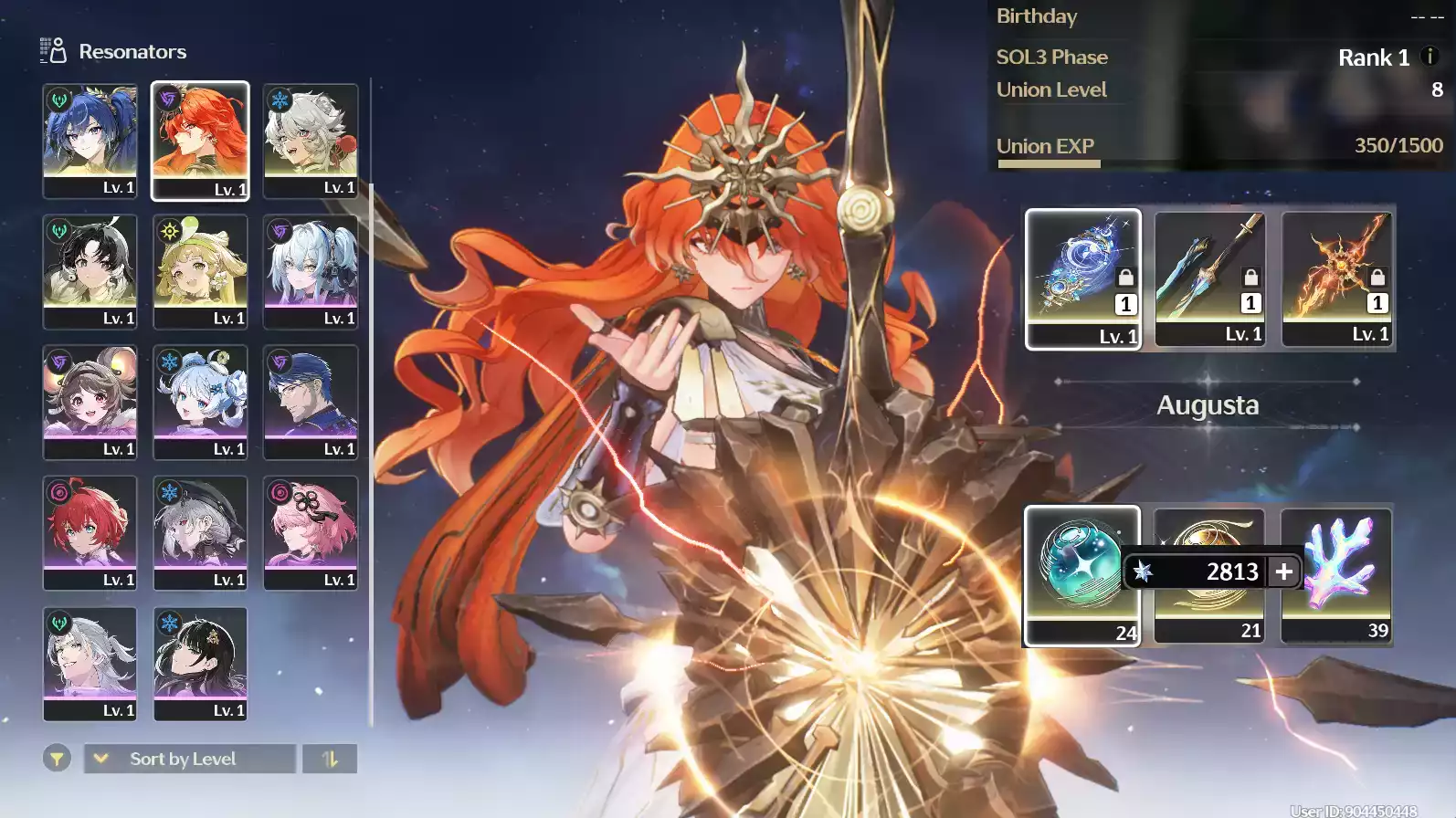Show SOL3 Phase info icon
Image resolution: width=1456 pixels, height=818 pixels.
[1430, 57]
